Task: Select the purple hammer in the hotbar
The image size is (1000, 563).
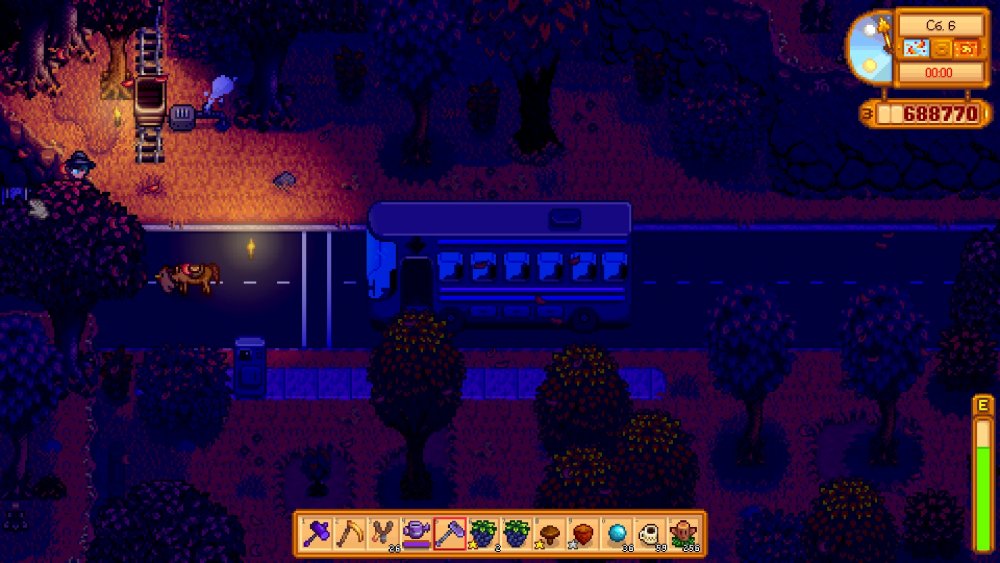Action: 318,533
